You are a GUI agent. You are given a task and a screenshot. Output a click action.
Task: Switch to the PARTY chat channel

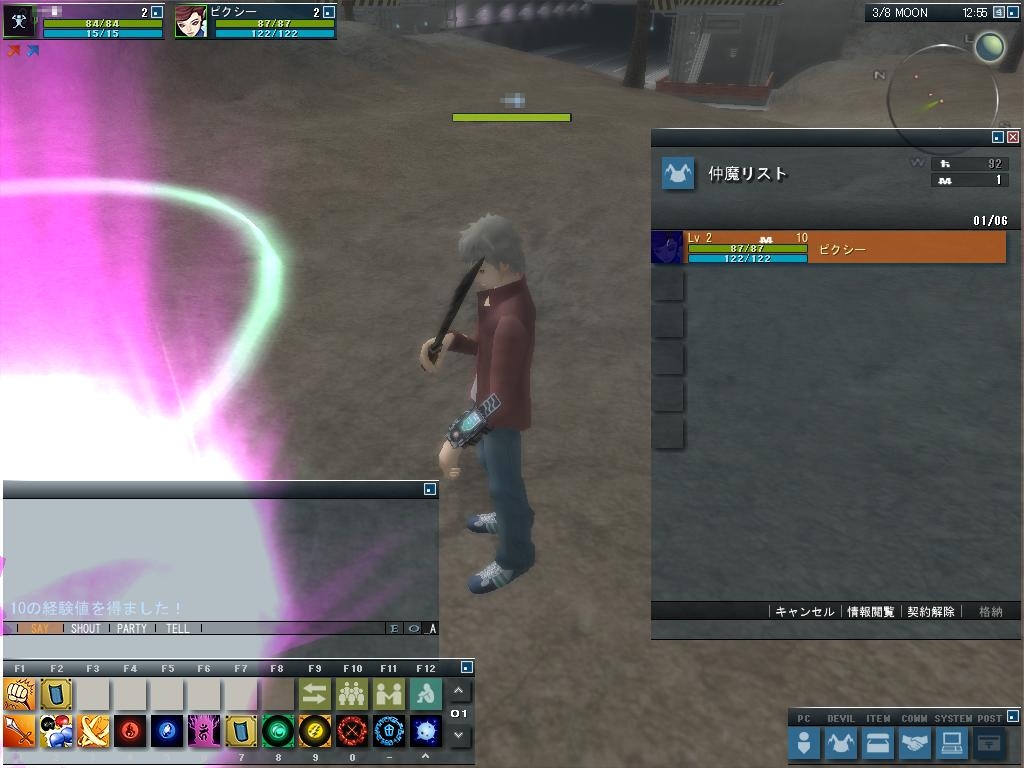pyautogui.click(x=132, y=629)
